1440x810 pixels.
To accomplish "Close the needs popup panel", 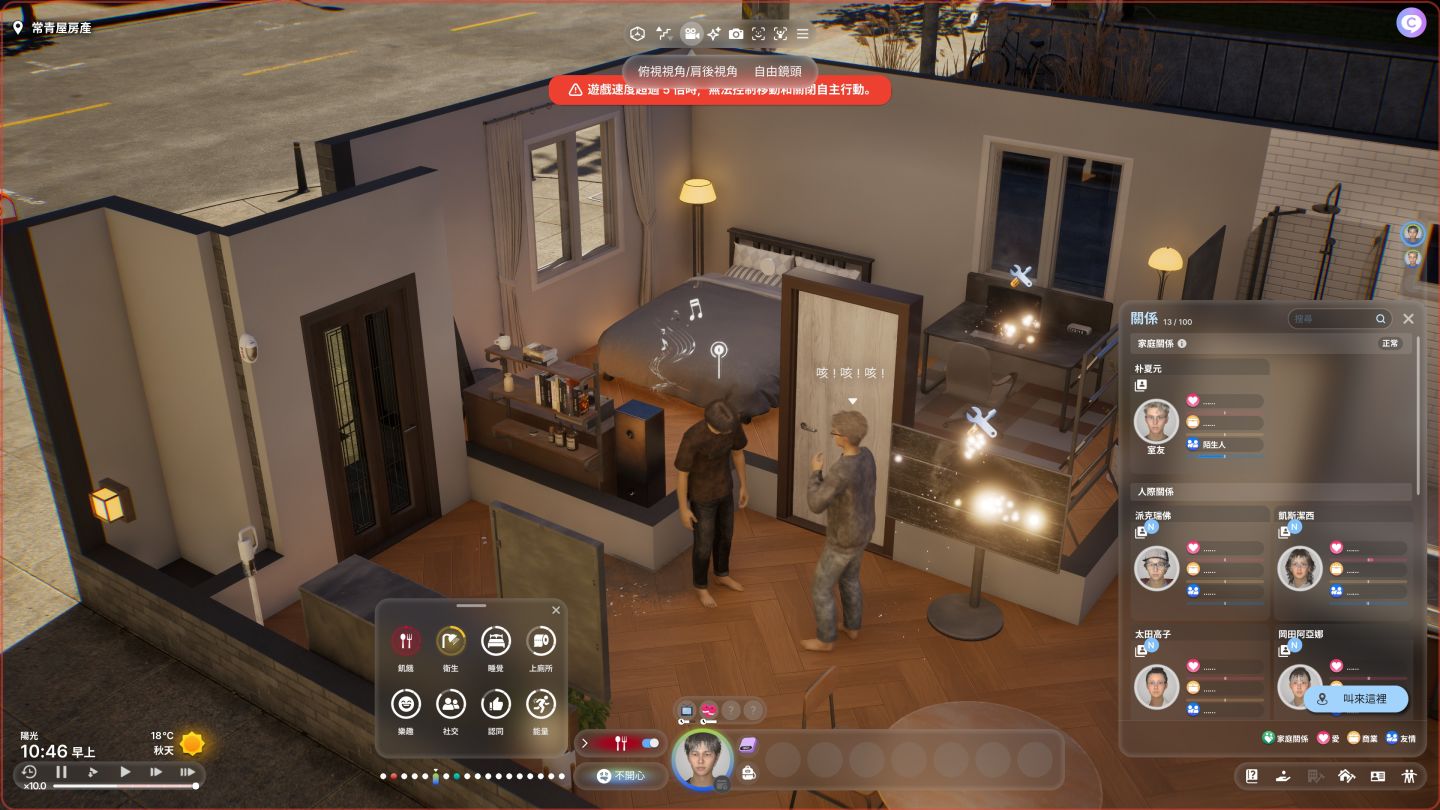I will (x=556, y=610).
